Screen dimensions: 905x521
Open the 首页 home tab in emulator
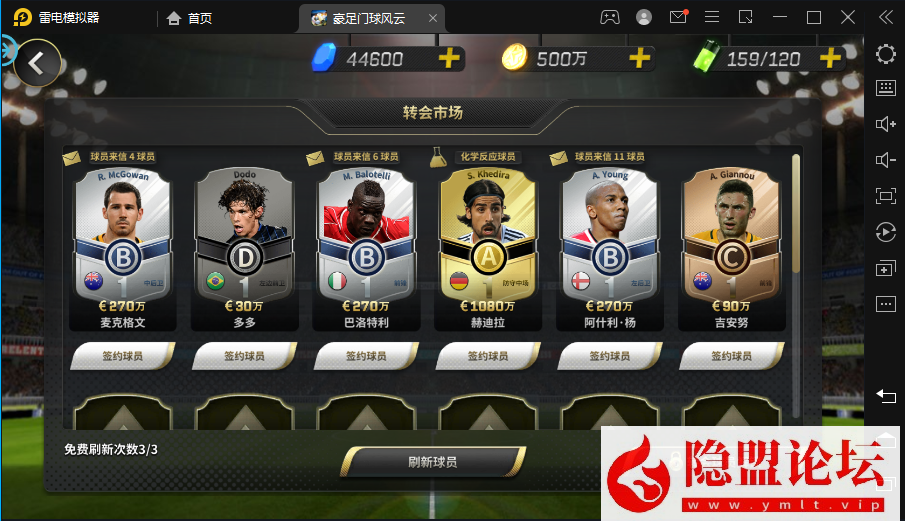(189, 17)
